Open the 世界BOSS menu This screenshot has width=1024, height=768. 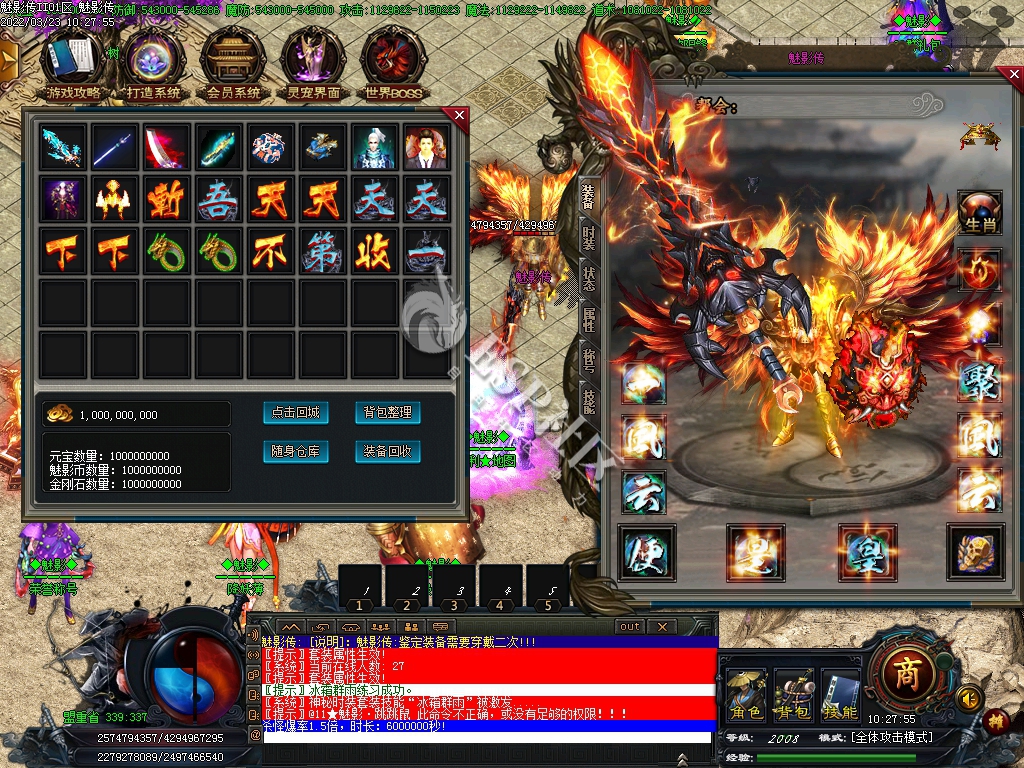[x=393, y=62]
